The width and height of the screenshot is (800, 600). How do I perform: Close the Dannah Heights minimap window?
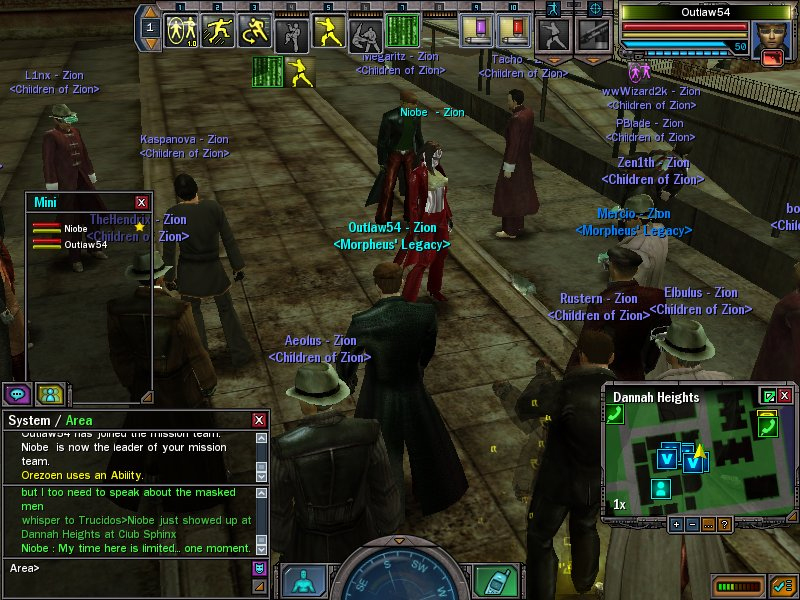(x=785, y=396)
